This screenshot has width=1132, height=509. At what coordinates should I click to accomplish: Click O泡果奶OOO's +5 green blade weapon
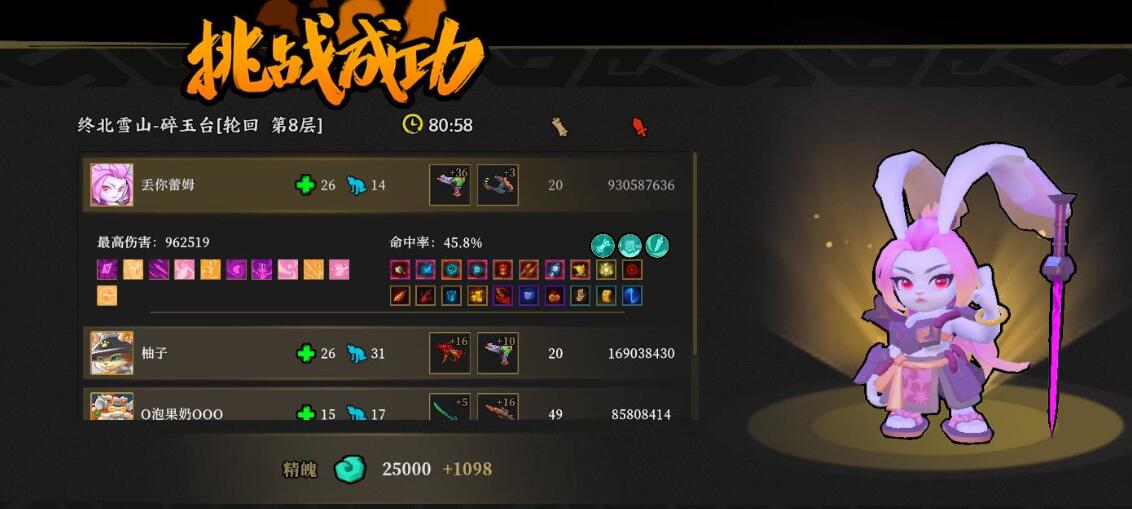pyautogui.click(x=449, y=409)
